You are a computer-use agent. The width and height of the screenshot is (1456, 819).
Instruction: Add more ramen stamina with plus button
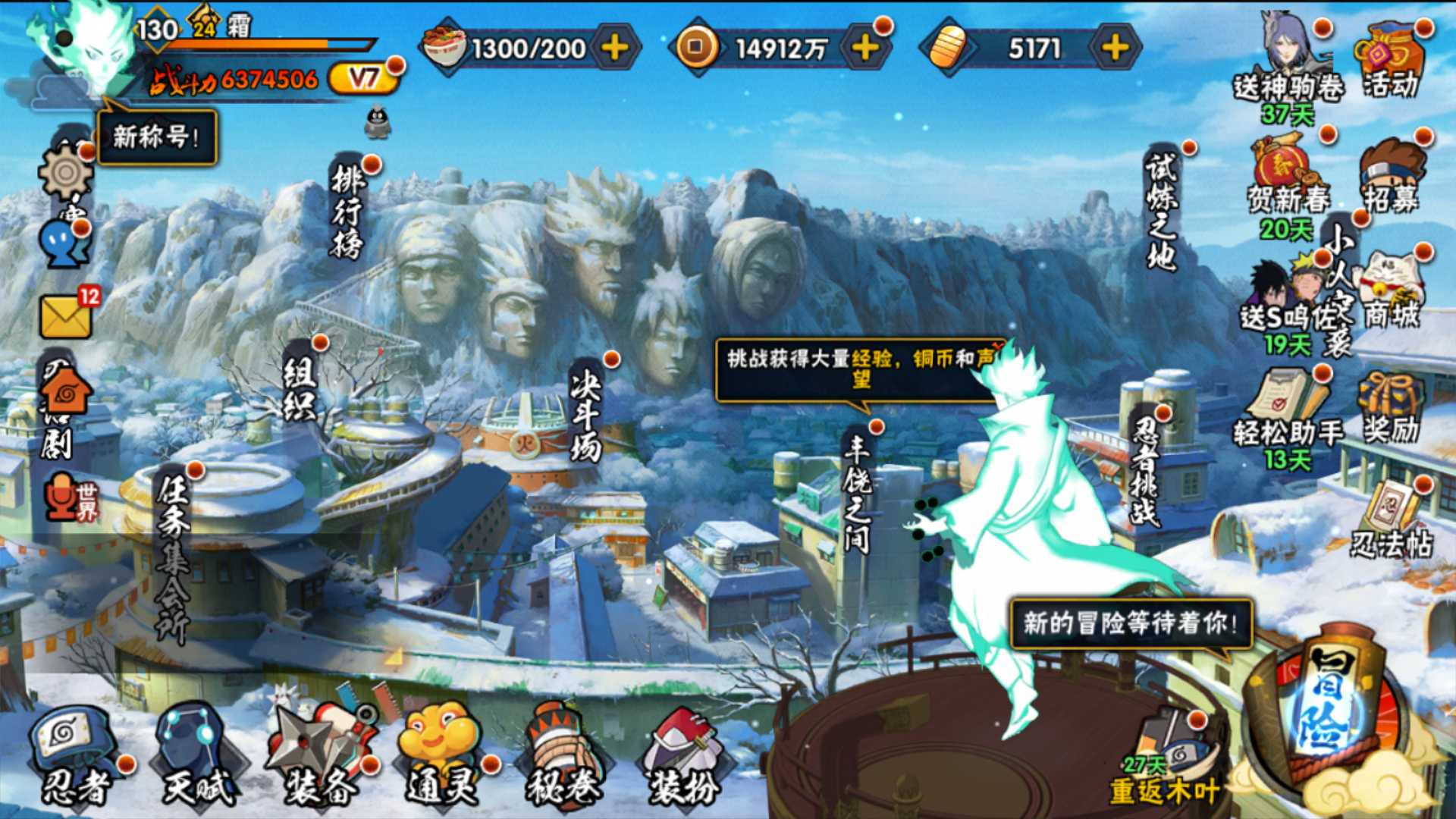point(615,49)
